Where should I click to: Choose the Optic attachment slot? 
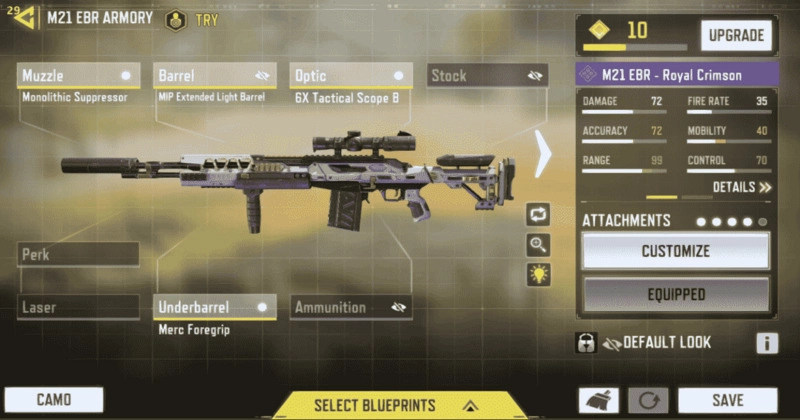click(x=352, y=76)
